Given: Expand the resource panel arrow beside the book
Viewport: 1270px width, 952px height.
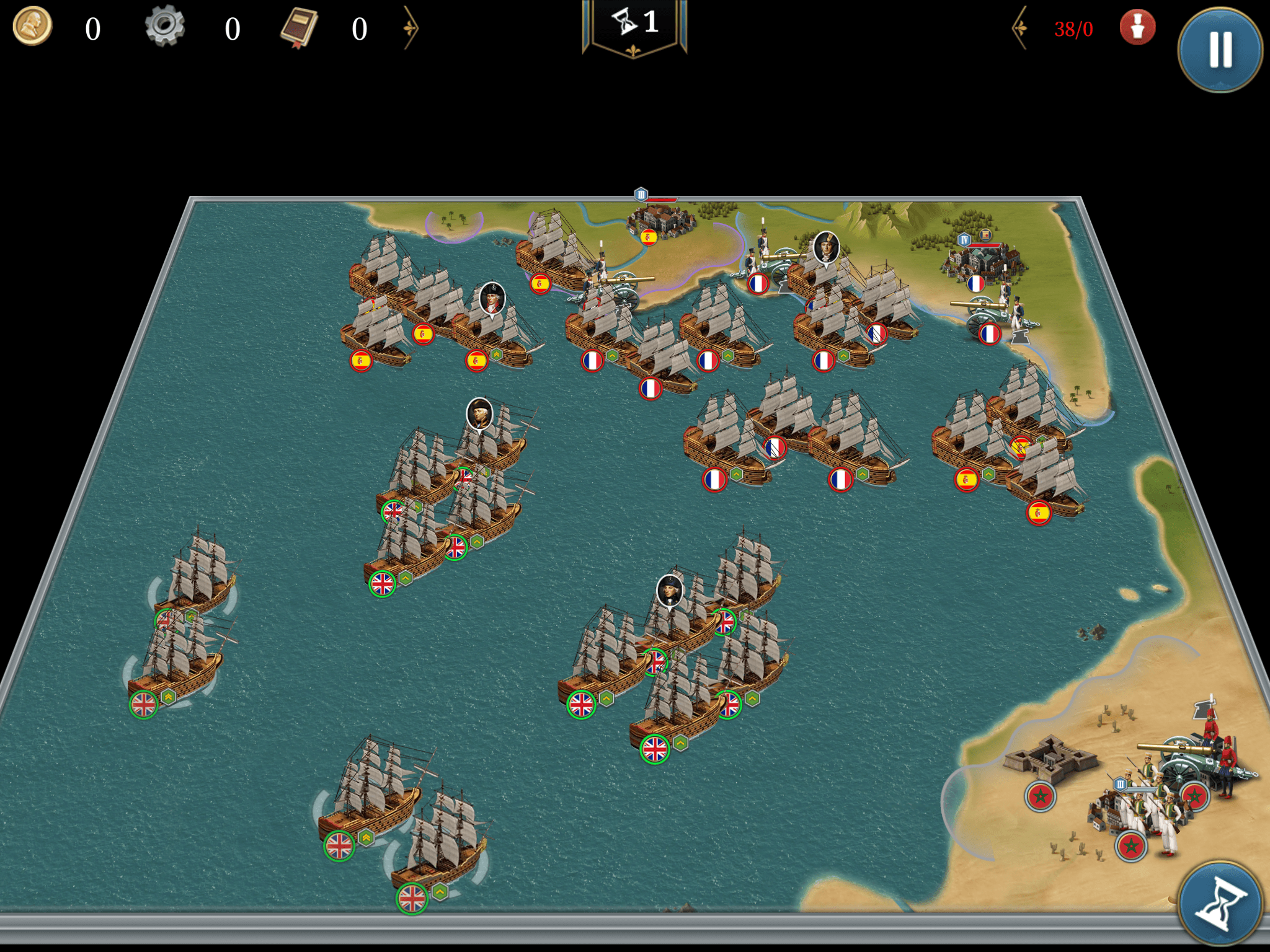Looking at the screenshot, I should pyautogui.click(x=411, y=28).
